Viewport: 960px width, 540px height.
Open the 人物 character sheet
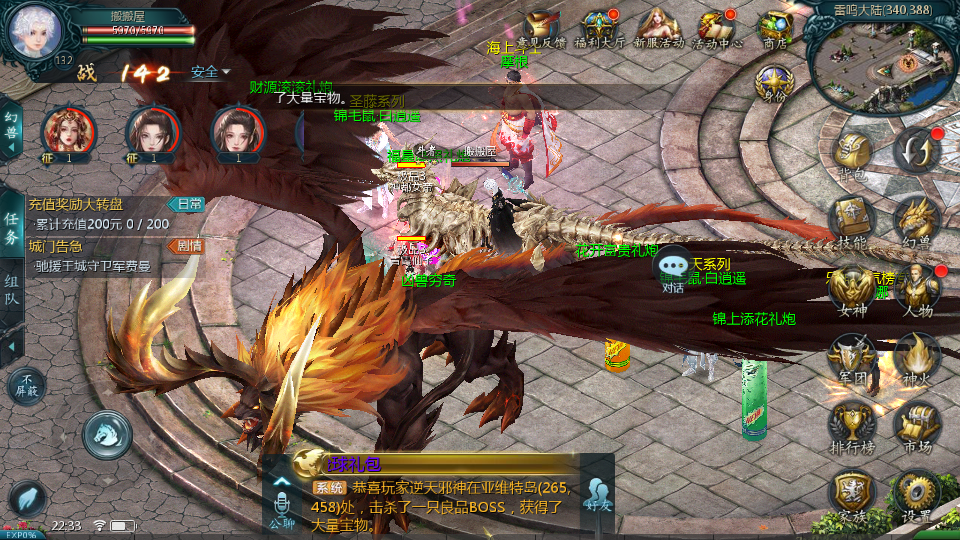point(916,290)
